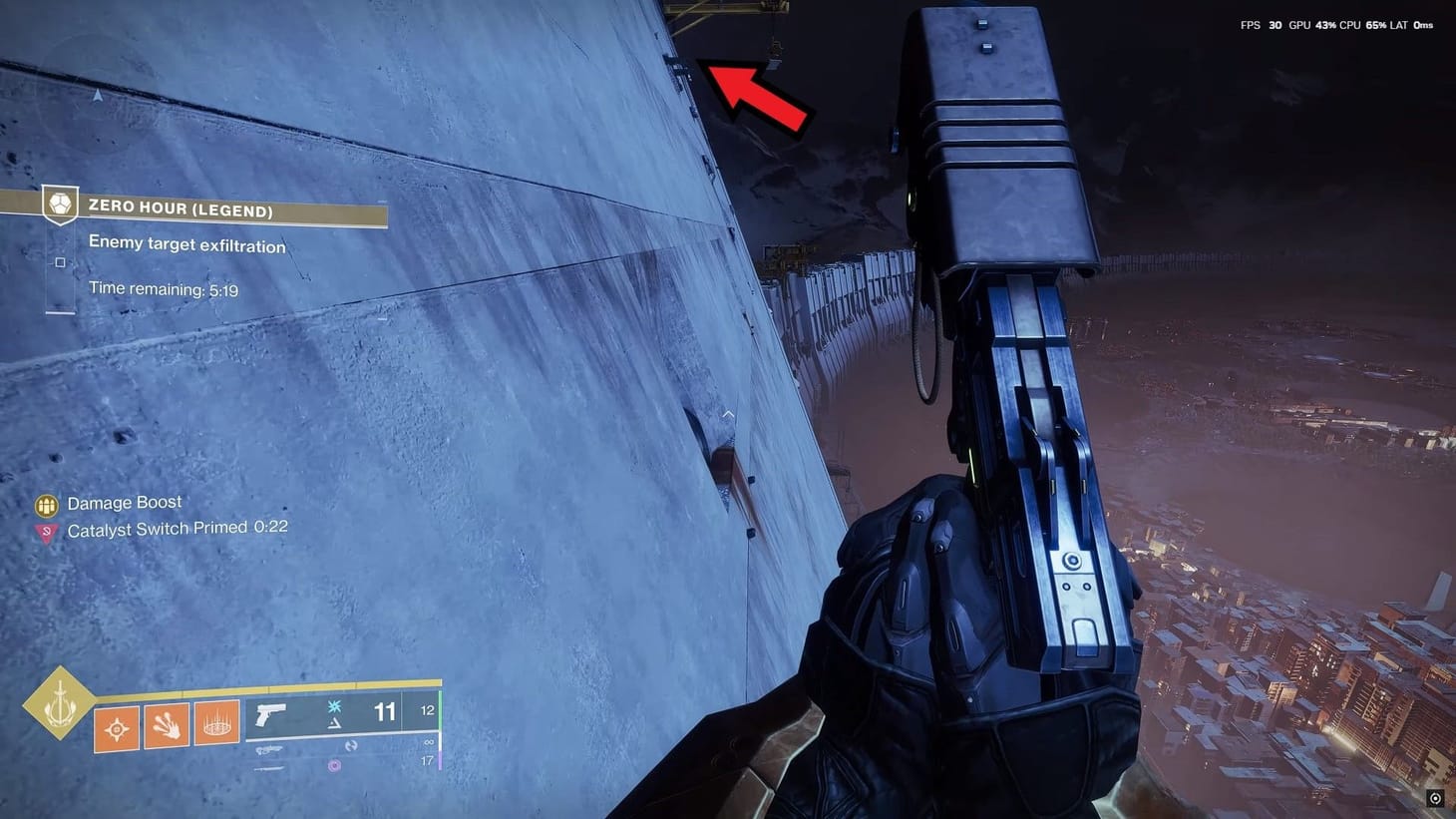This screenshot has height=819, width=1456.
Task: Toggle the pink magazine perk ring icon
Action: (334, 766)
